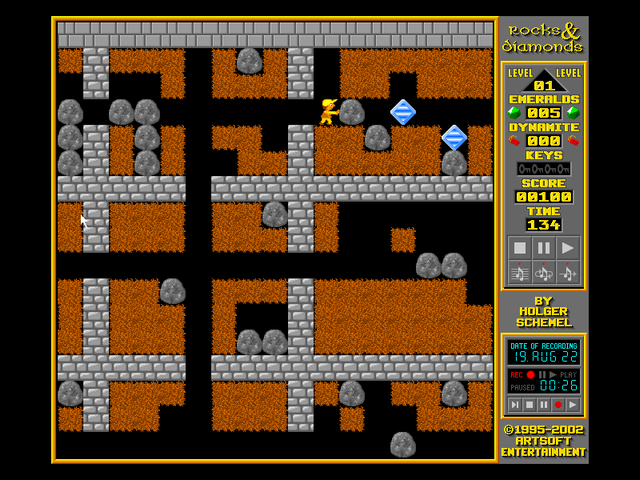Stop the tape recorder
Screen dimensions: 640x480
point(529,404)
